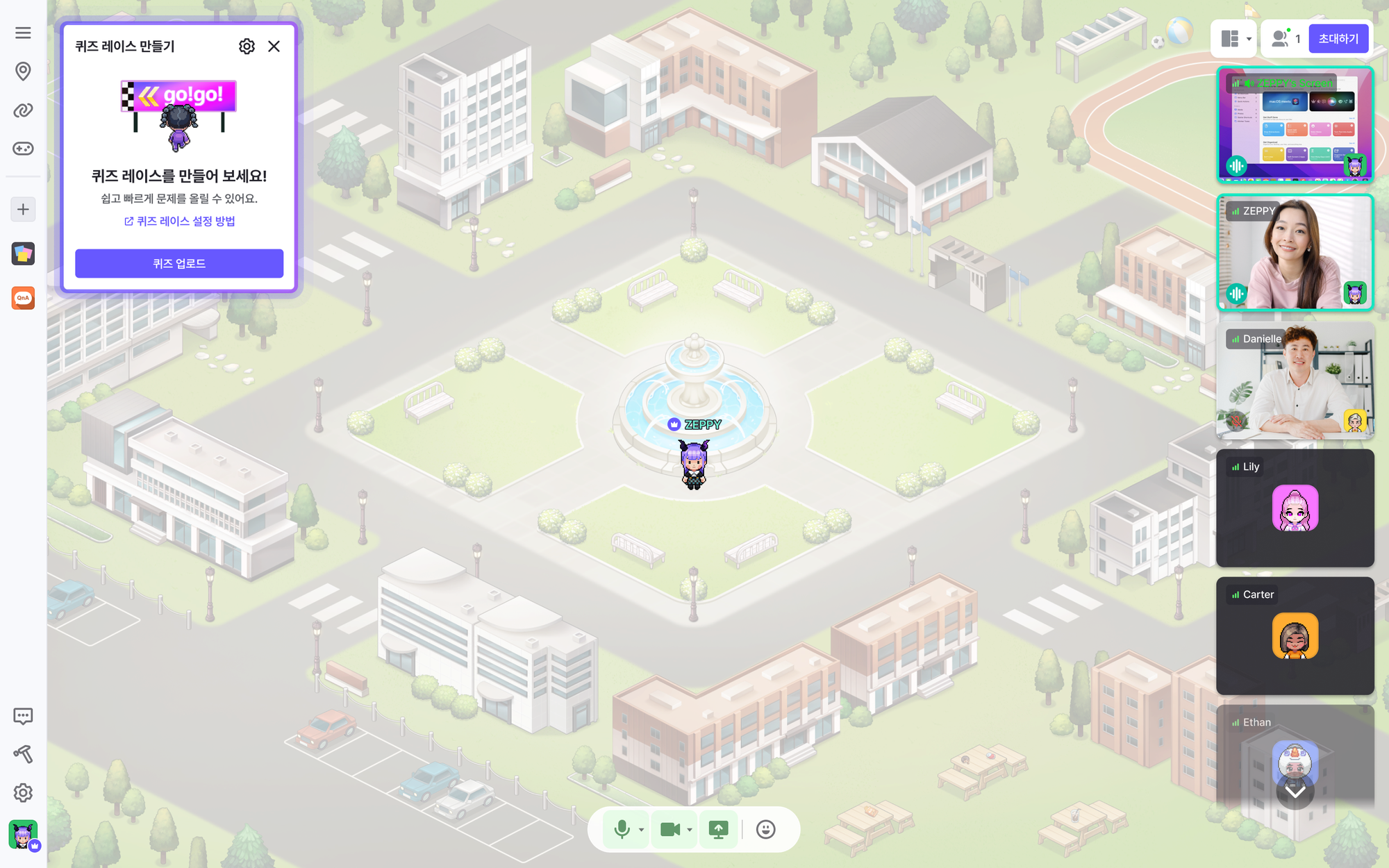The image size is (1389, 868).
Task: Invite people with 초대하기 button
Action: (x=1338, y=39)
